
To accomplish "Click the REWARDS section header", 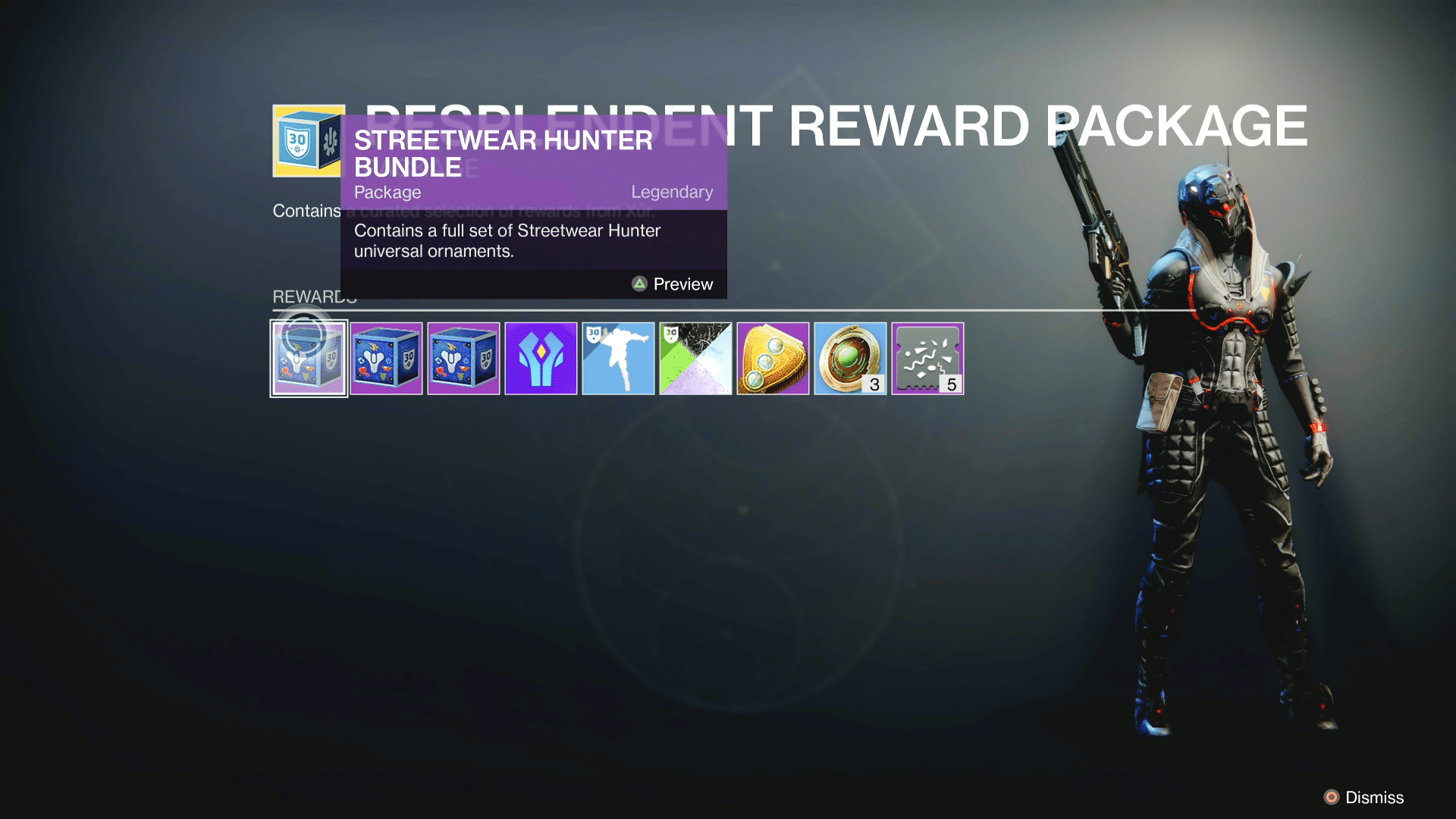I will tap(313, 297).
